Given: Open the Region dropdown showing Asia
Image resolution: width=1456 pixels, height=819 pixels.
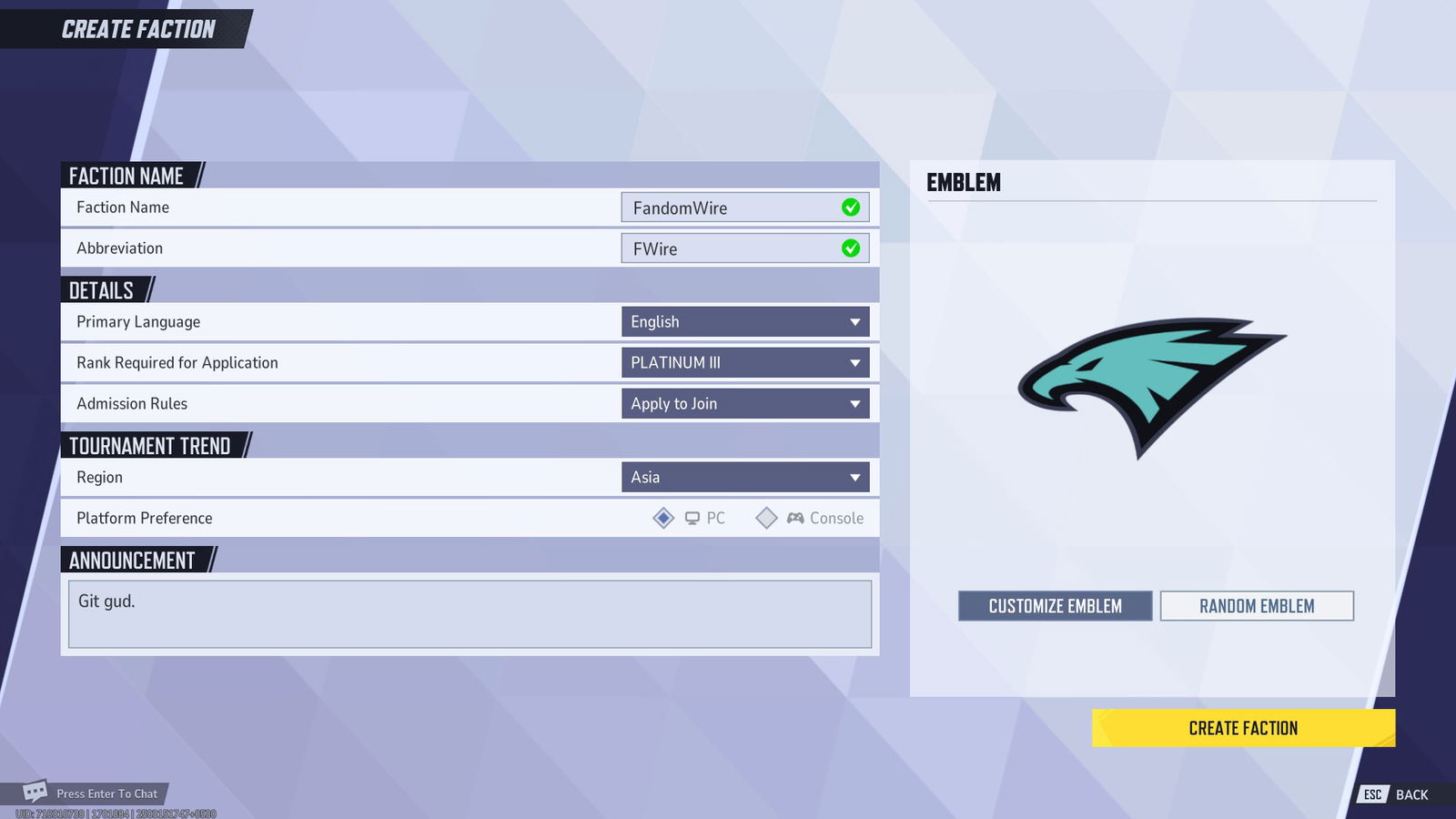Looking at the screenshot, I should coord(745,476).
